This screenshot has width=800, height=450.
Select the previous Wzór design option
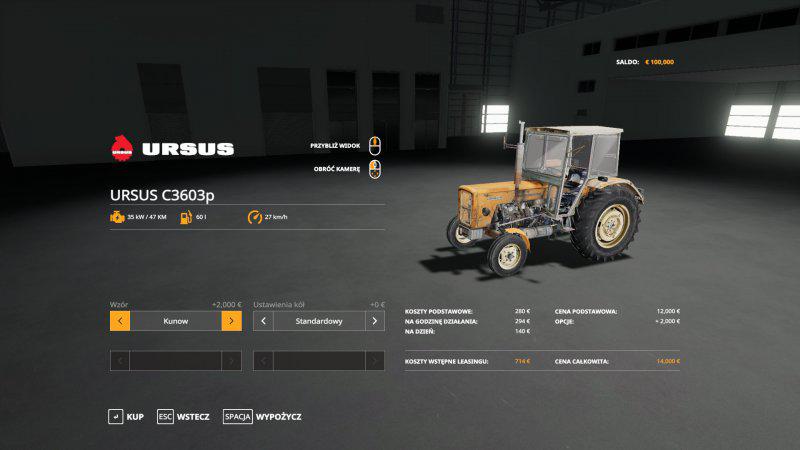120,321
